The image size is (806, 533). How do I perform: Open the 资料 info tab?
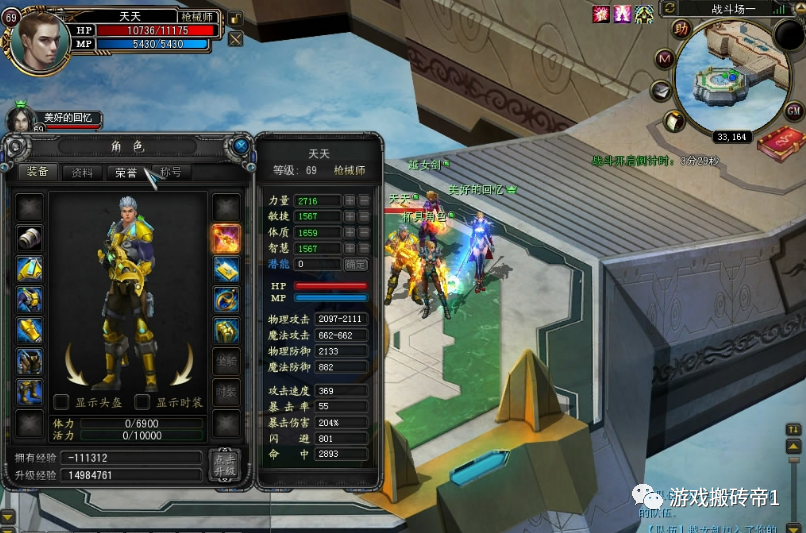[x=82, y=172]
